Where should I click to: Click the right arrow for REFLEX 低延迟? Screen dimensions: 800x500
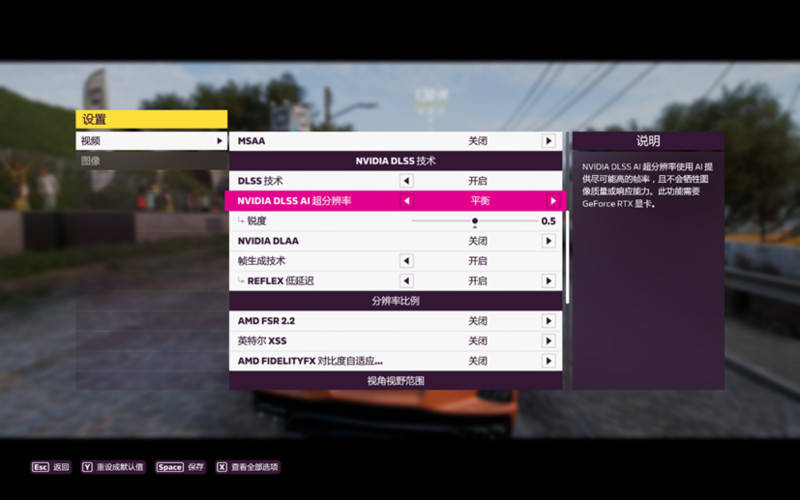tap(548, 281)
